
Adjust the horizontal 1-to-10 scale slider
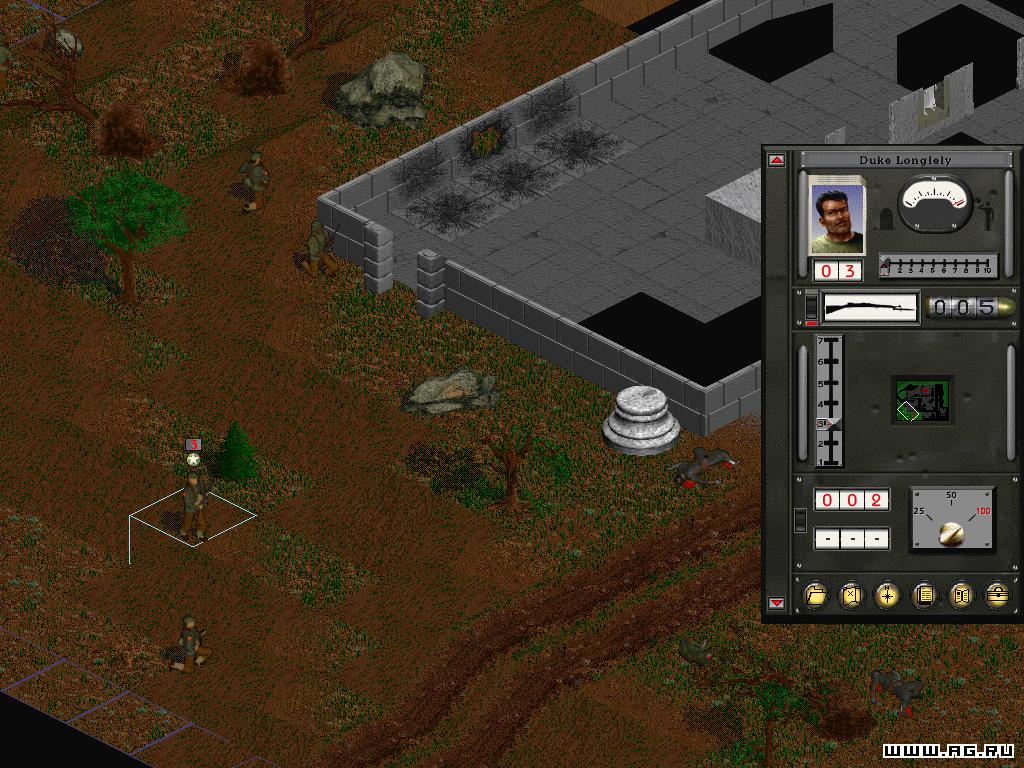click(x=938, y=266)
